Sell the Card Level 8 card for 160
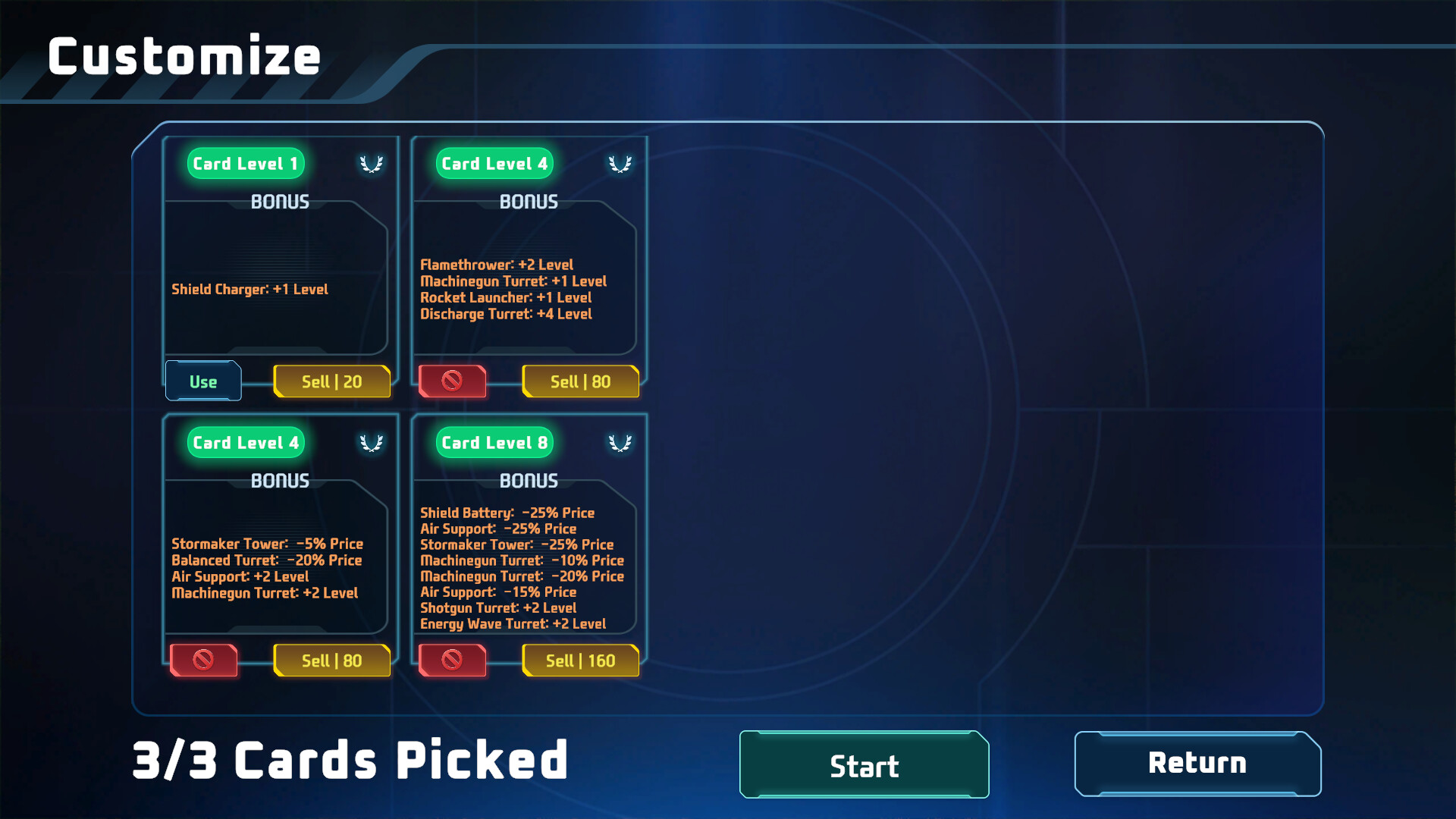This screenshot has height=819, width=1456. (581, 661)
